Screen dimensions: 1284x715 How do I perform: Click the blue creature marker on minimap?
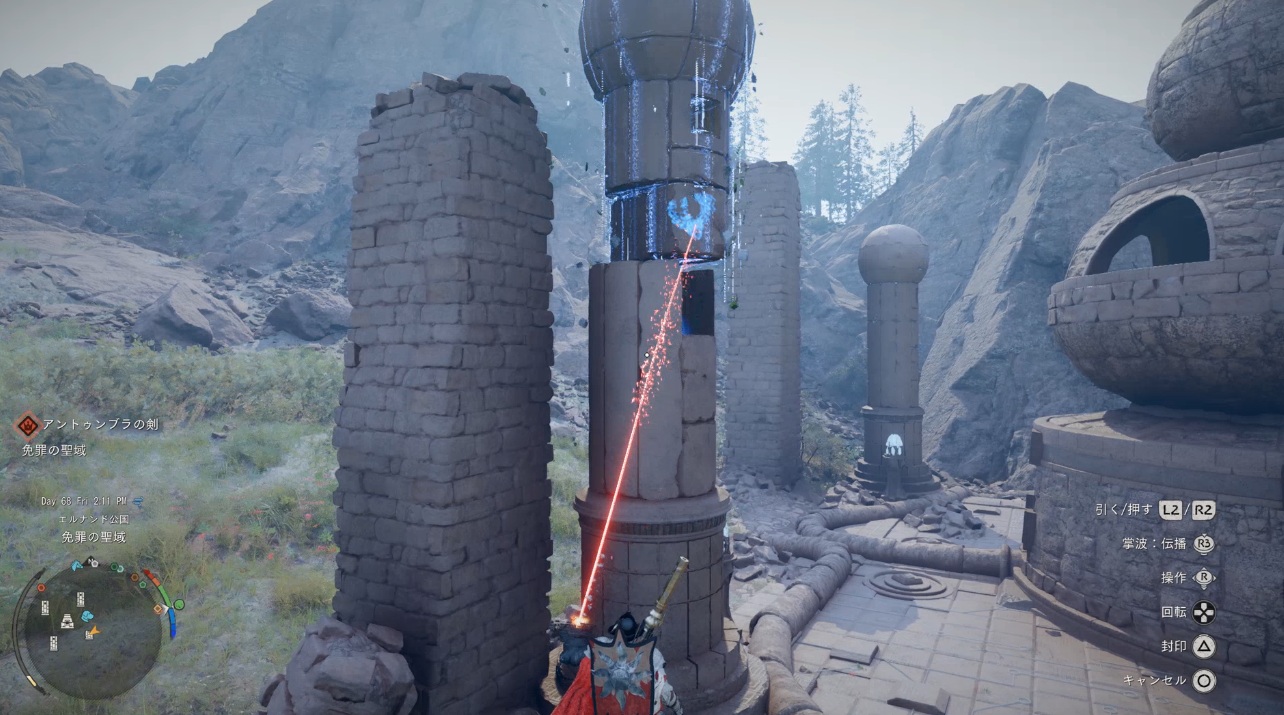tap(86, 616)
